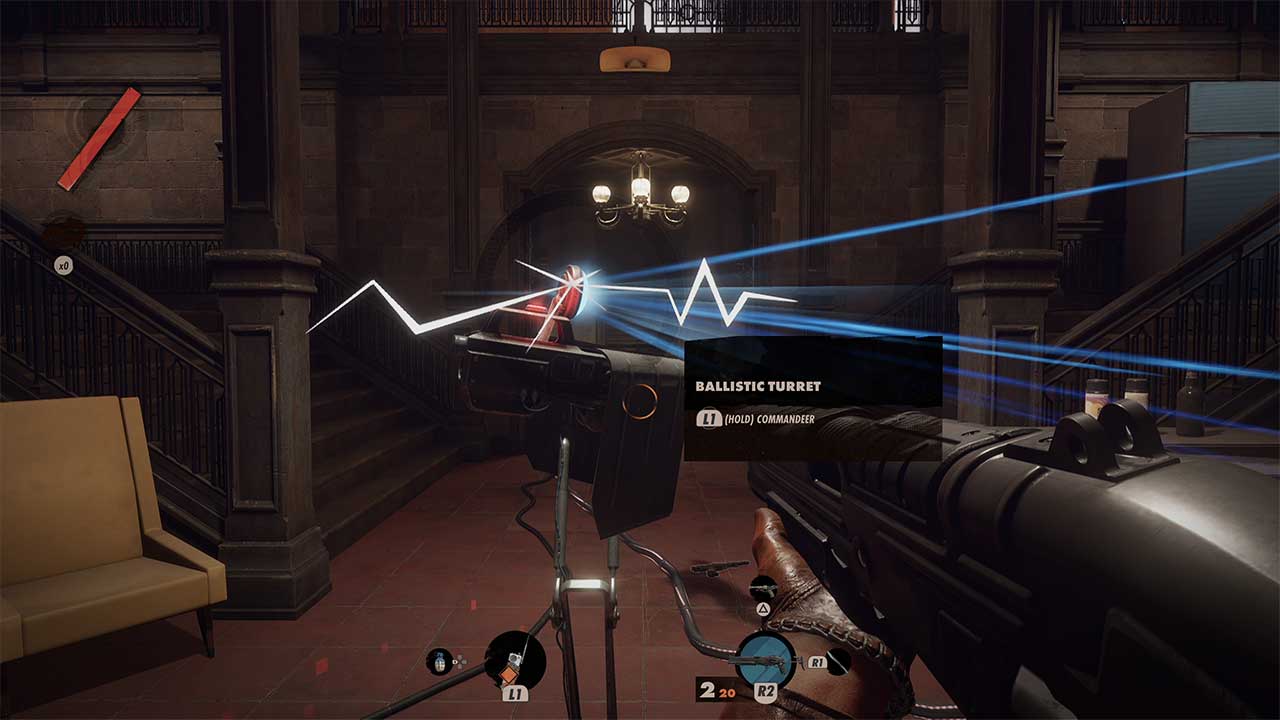Switch to the holstered secondary gun icon
Viewport: 1280px width, 720px height.
[764, 588]
